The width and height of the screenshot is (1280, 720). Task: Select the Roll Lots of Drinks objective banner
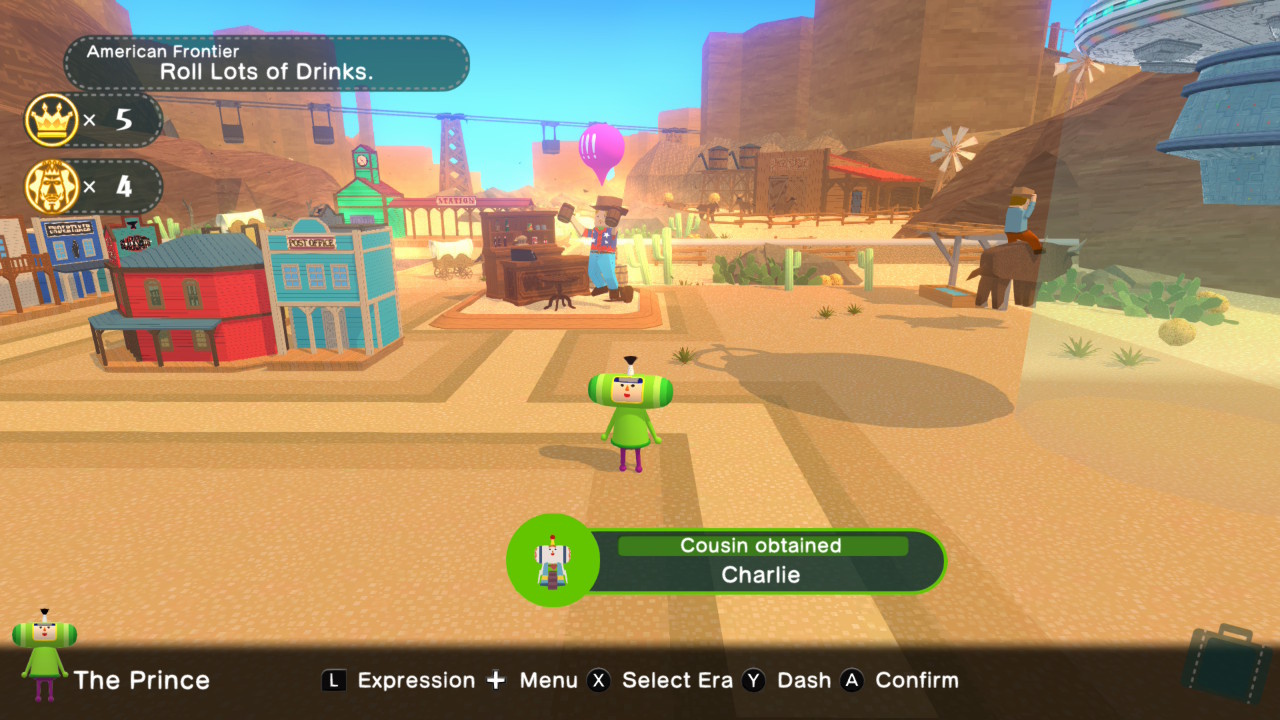coord(266,63)
